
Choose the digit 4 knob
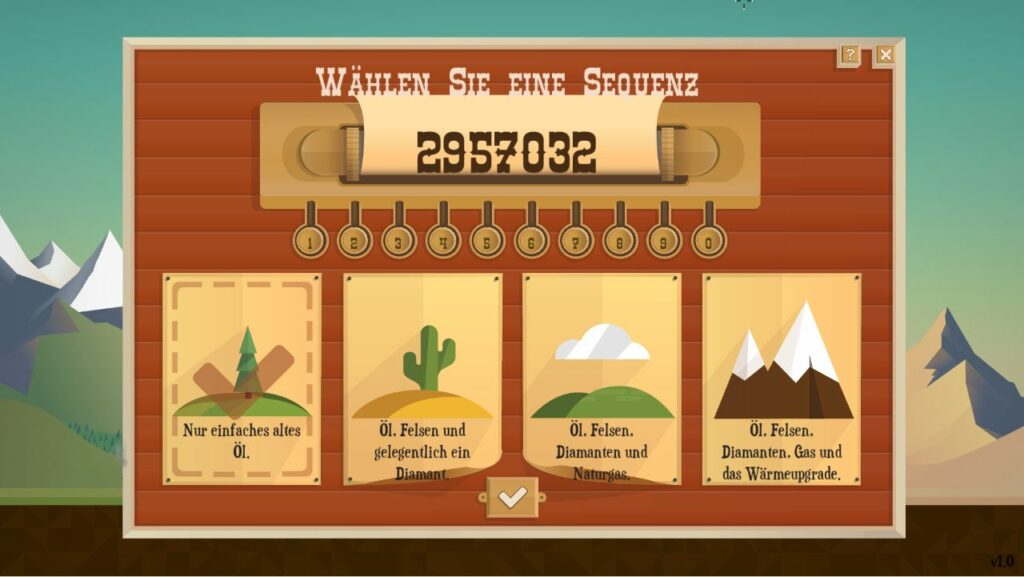(x=442, y=241)
